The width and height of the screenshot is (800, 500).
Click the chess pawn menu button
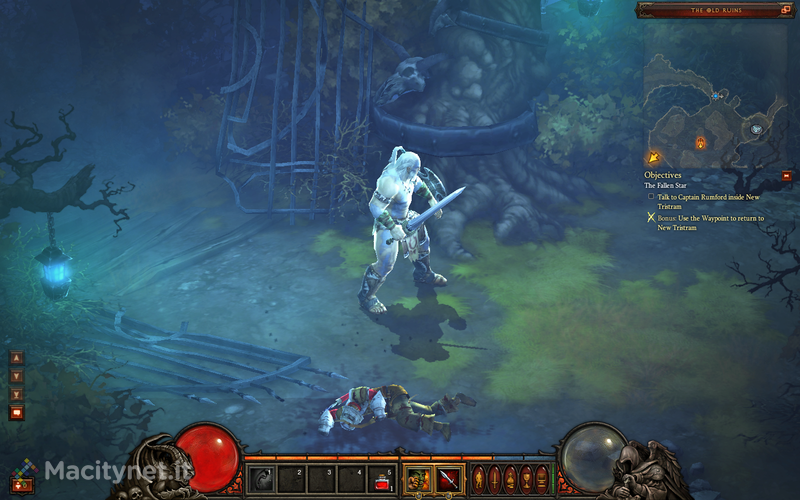(510, 477)
